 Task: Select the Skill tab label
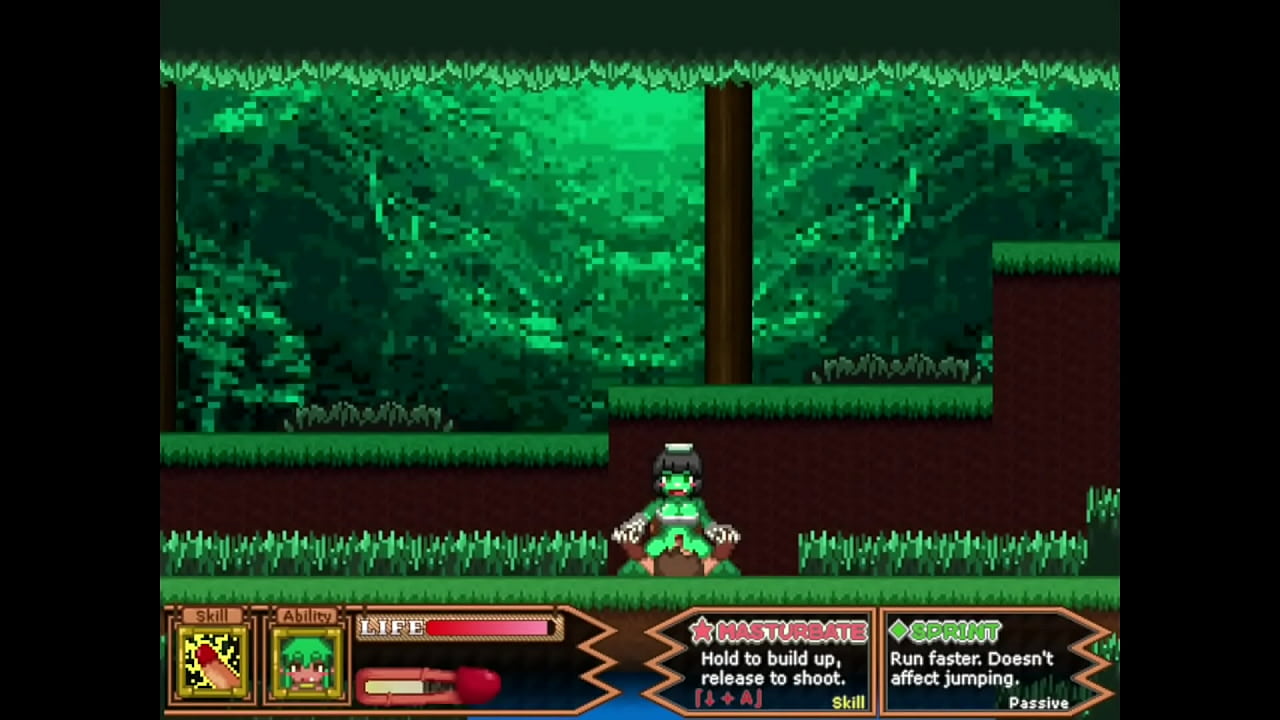212,617
